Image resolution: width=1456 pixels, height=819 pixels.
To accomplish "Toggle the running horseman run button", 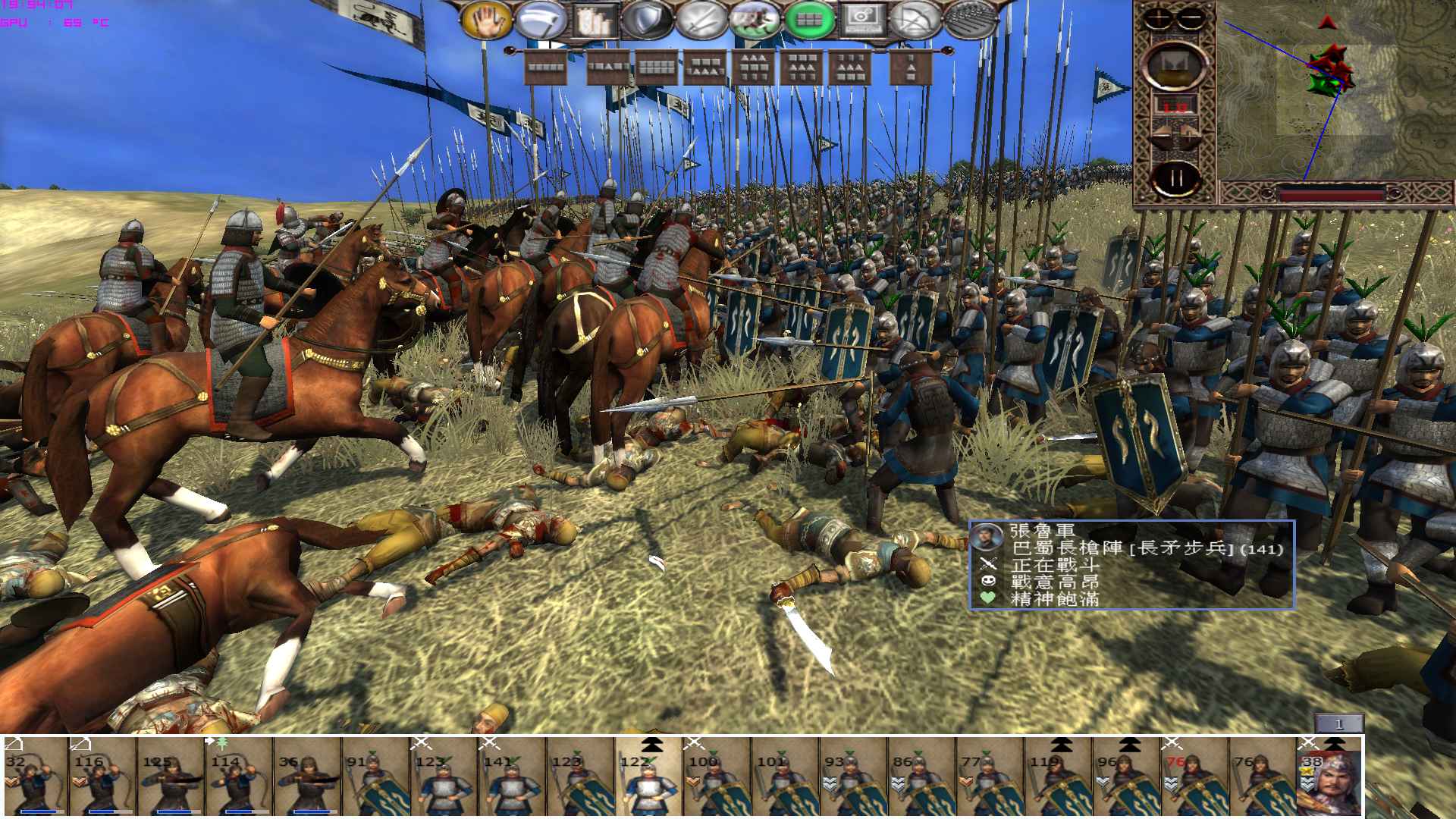I will click(x=755, y=20).
